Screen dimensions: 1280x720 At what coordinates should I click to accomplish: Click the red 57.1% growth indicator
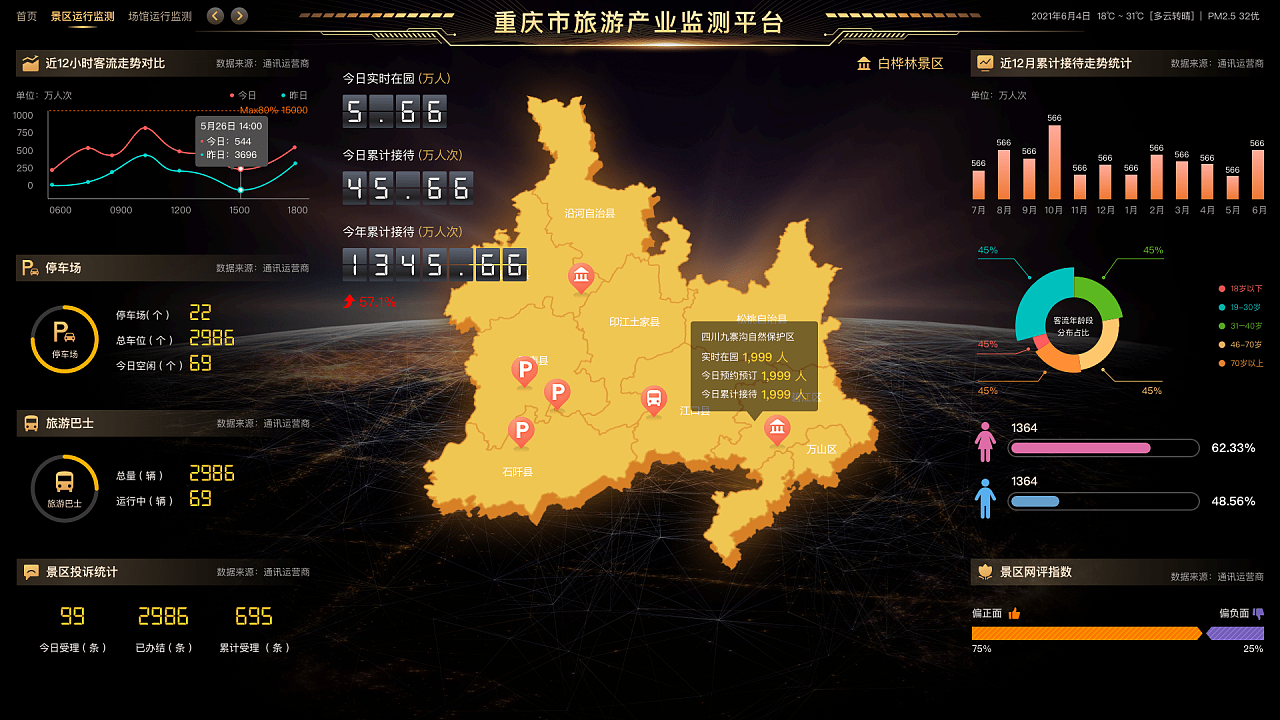coord(371,300)
